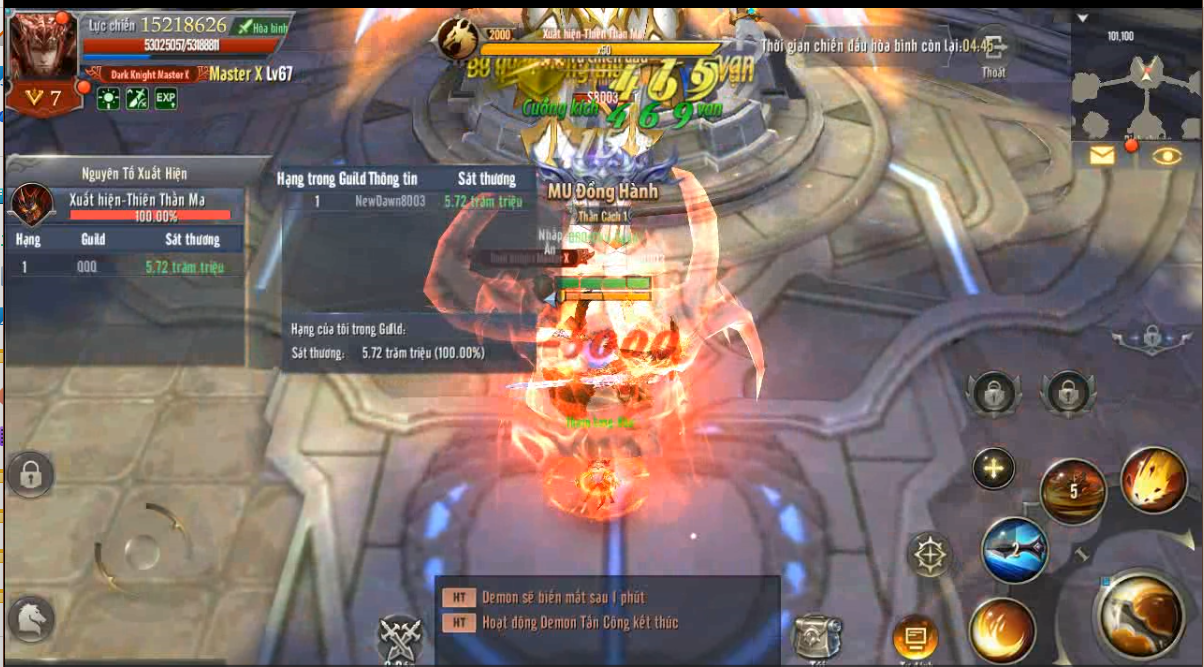Toggle the Hòa bình combat mode

[262, 28]
